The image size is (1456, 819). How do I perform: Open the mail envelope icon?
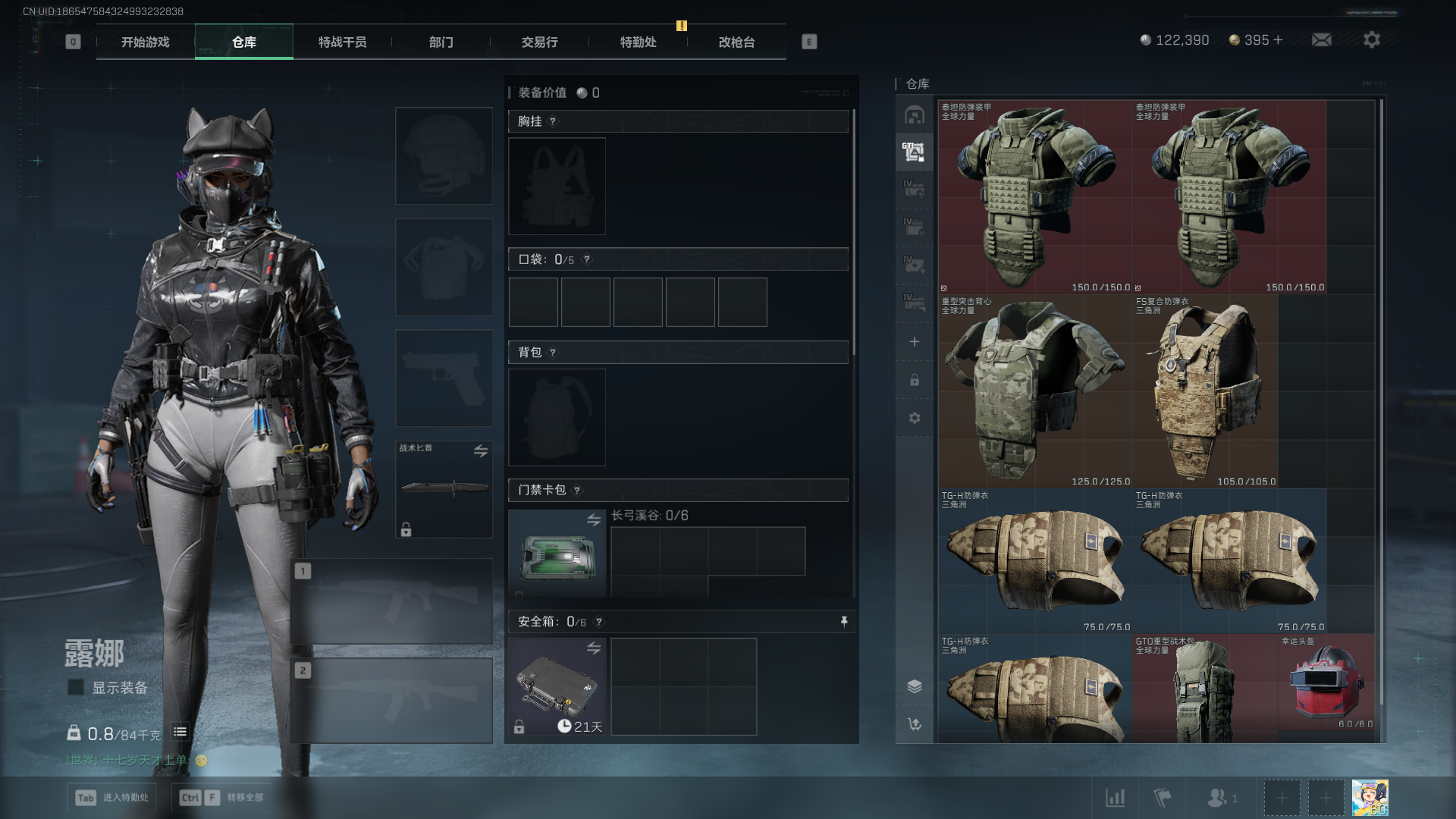pos(1321,40)
